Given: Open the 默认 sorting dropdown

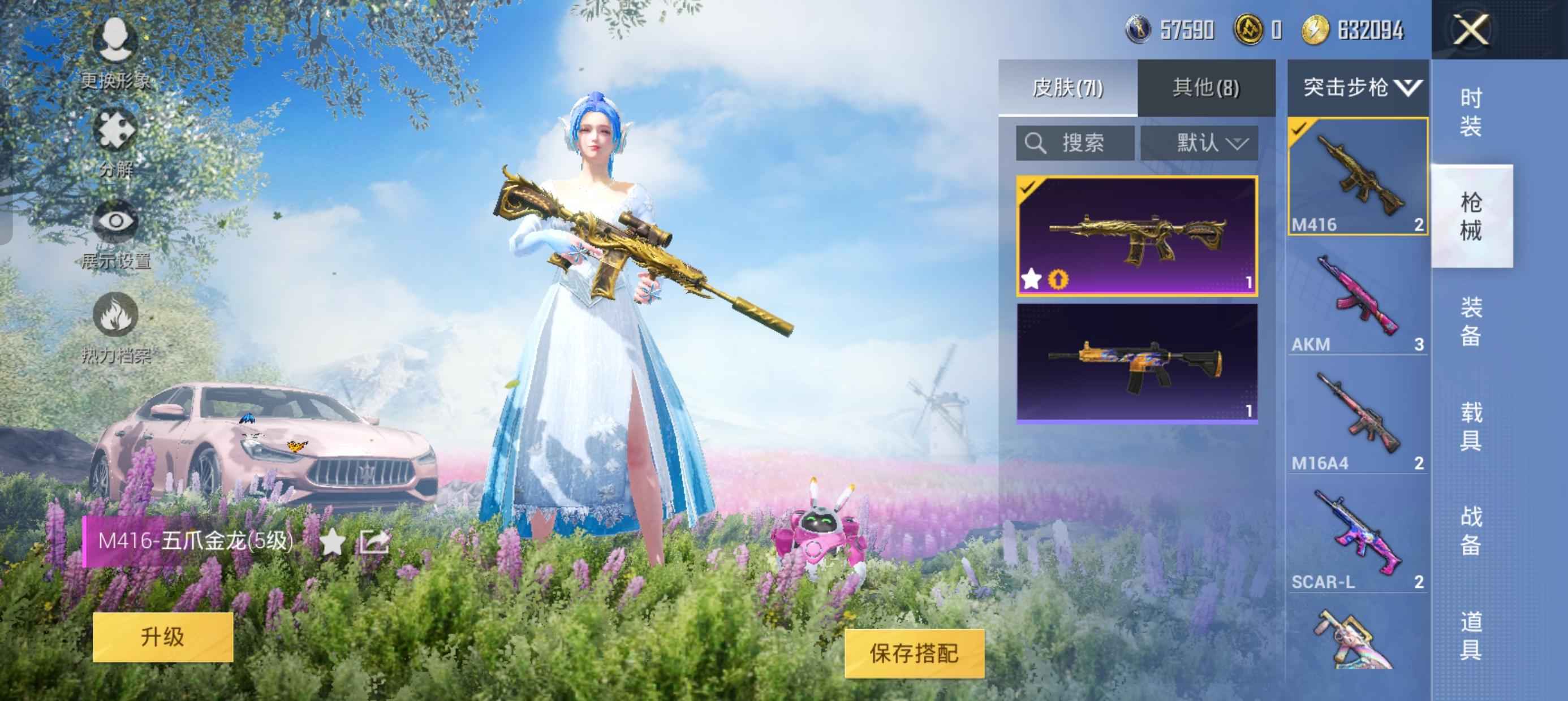Looking at the screenshot, I should click(1199, 144).
